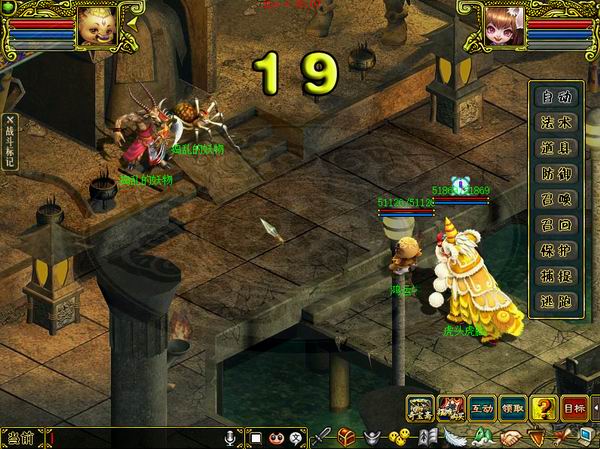Open the 法术 spells menu
Viewport: 600px width, 449px height.
(555, 122)
